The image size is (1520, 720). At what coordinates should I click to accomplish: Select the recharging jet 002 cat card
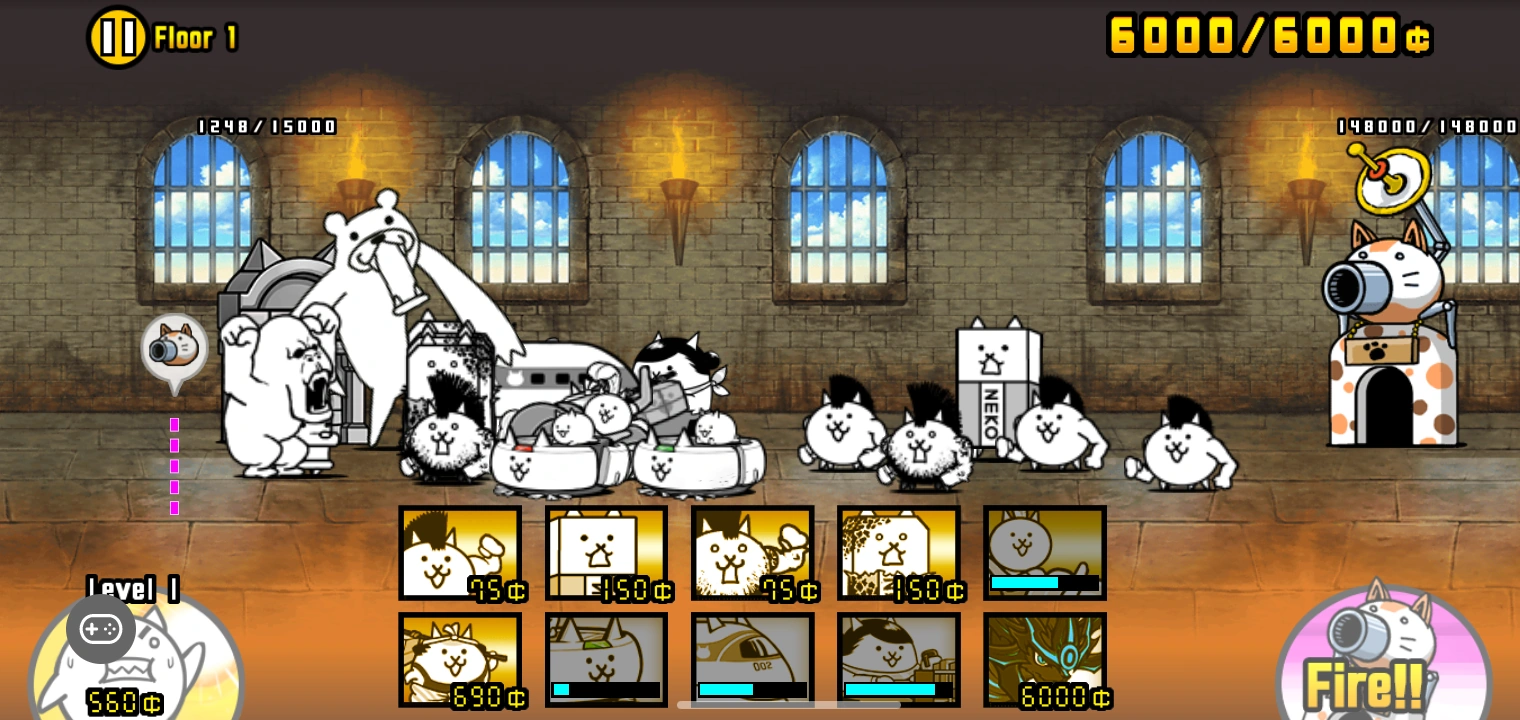[x=753, y=660]
